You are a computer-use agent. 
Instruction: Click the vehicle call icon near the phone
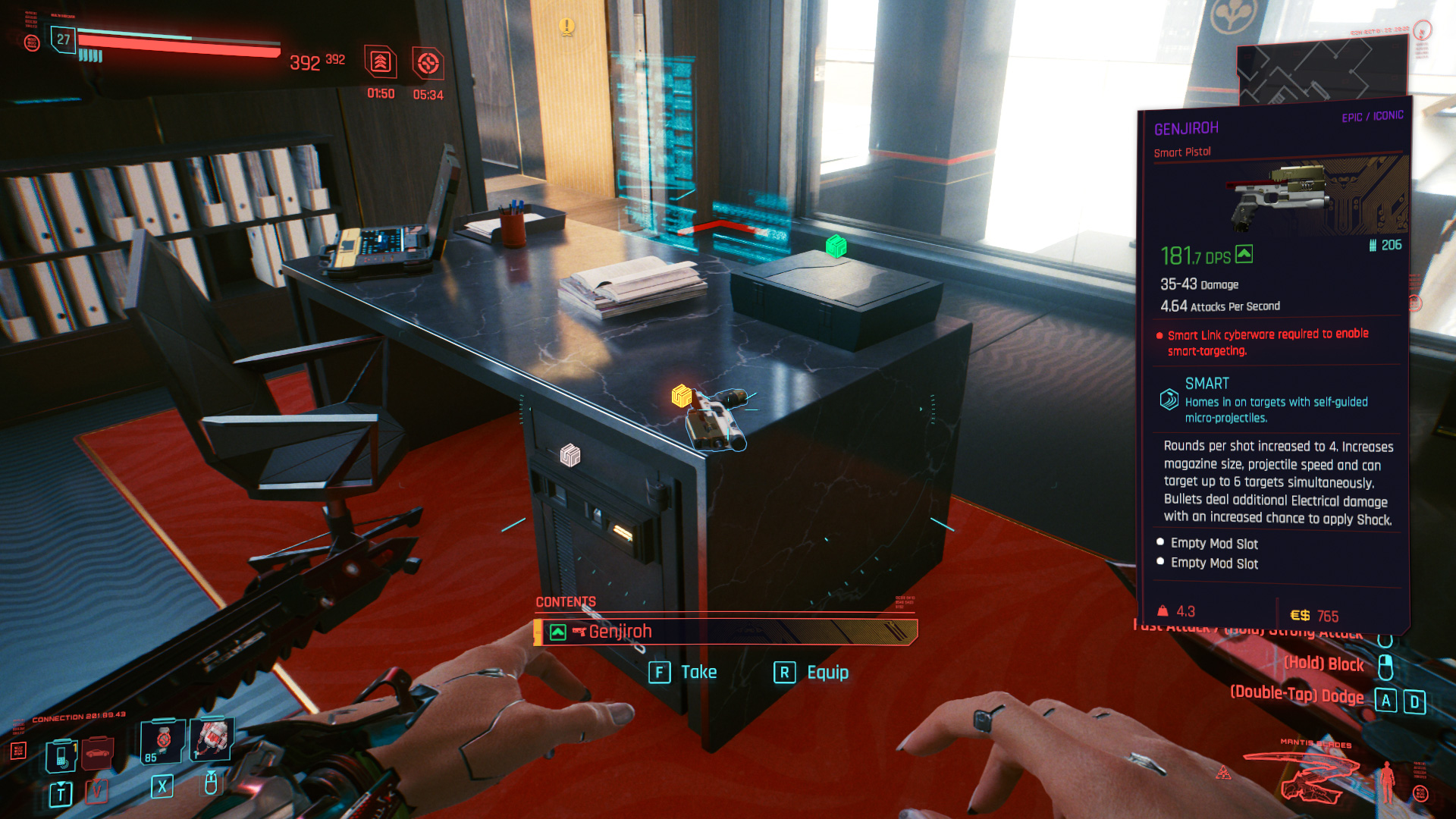96,753
